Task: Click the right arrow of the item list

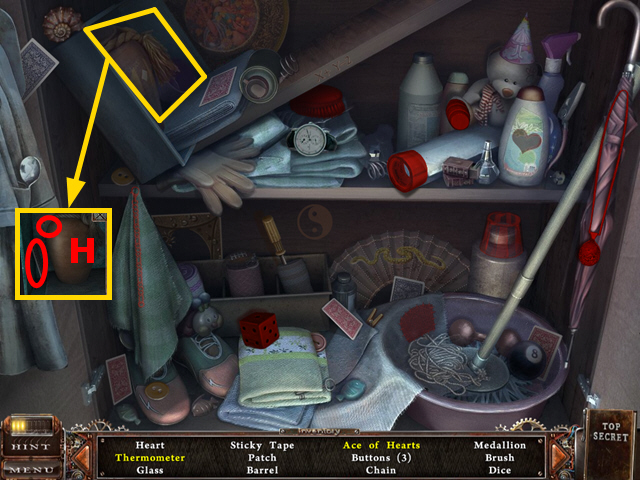Action: [x=560, y=457]
